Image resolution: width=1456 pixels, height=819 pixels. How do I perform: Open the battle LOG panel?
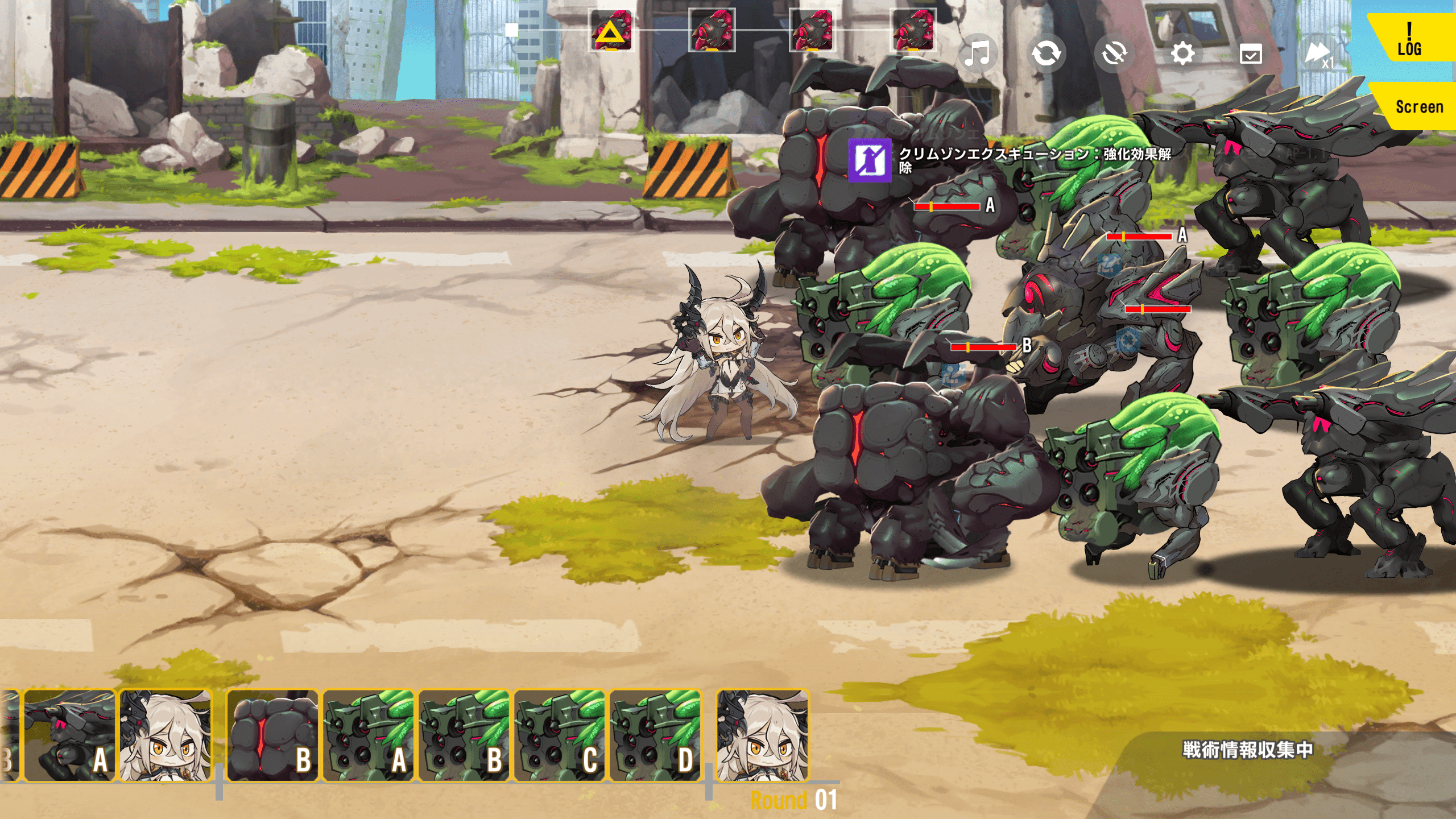[1410, 39]
